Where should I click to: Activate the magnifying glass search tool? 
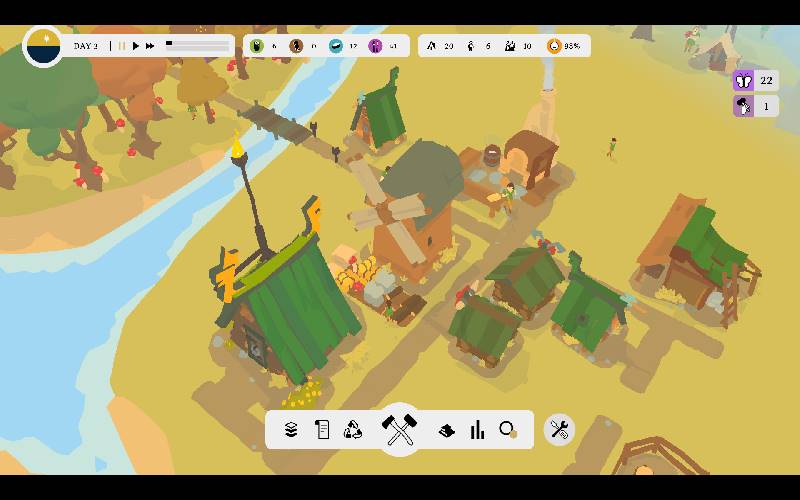pos(508,430)
